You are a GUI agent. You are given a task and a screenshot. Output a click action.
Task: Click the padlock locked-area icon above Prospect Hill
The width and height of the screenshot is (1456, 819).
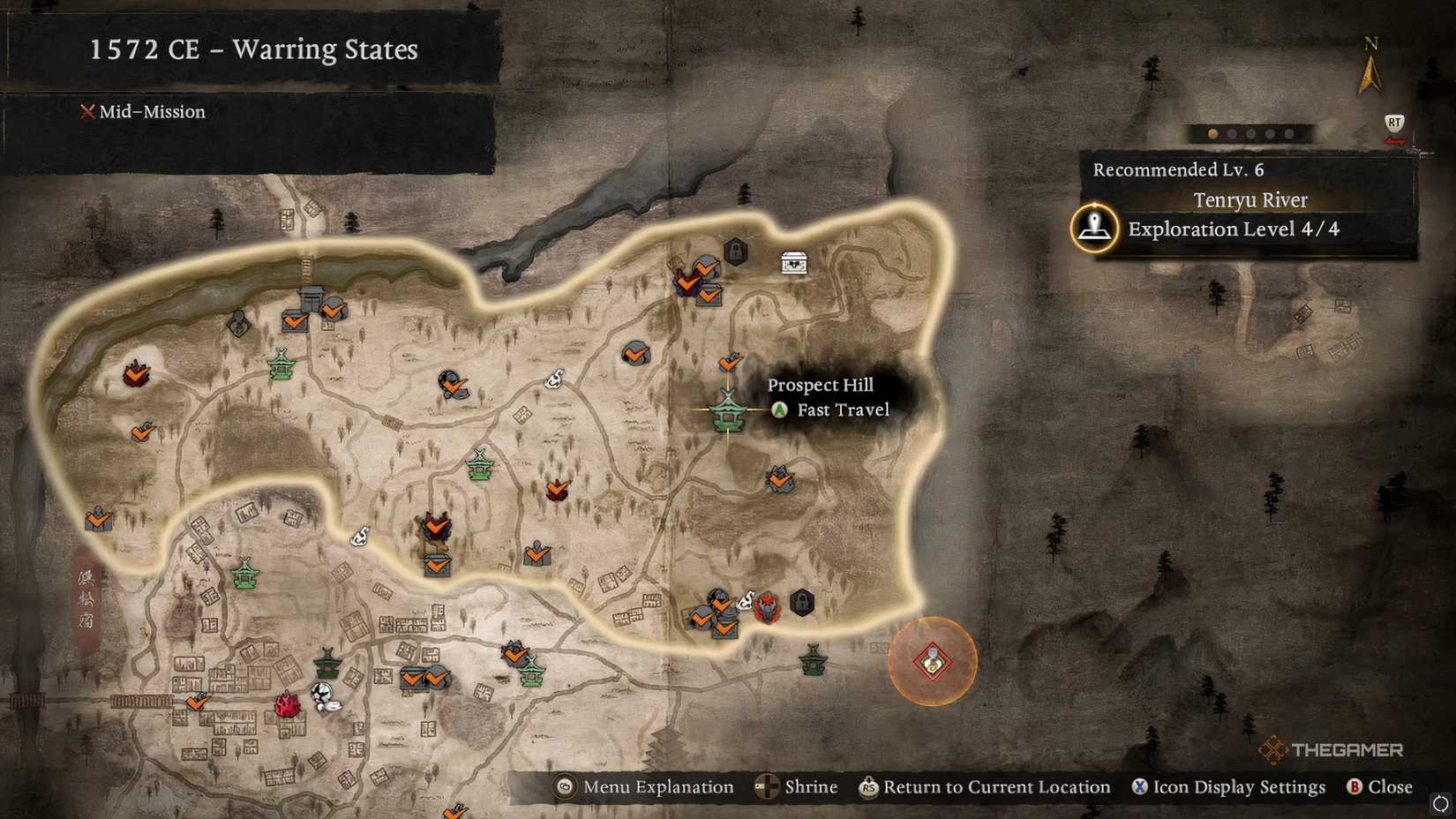(x=735, y=252)
